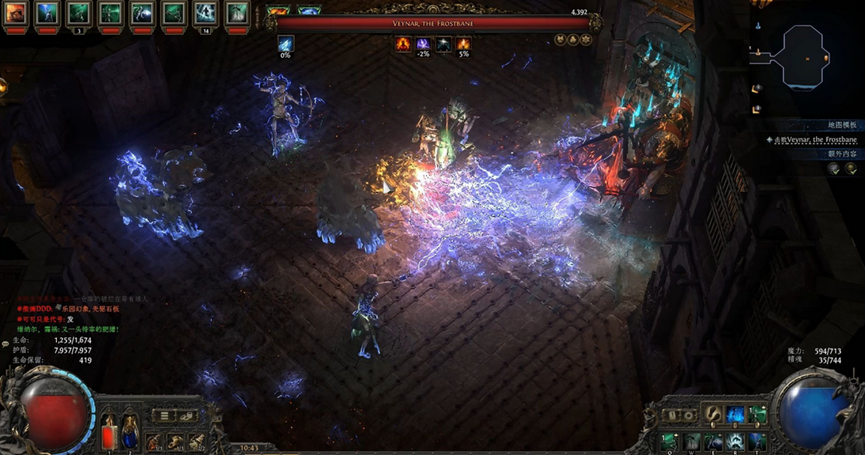Click the white spirit buff icon showing 14
Screen dimensions: 865x455
pyautogui.click(x=205, y=13)
